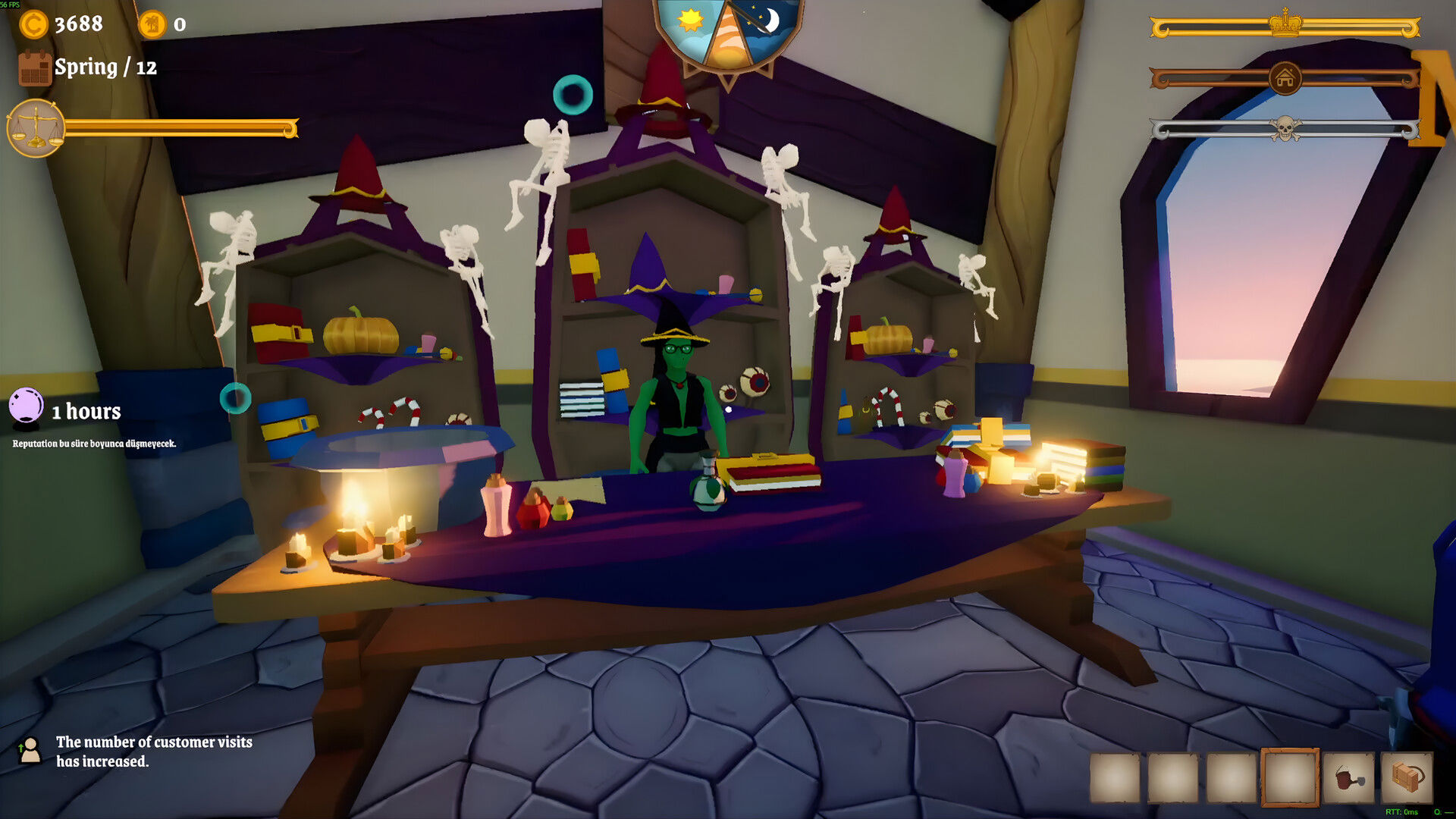The image size is (1456, 819).
Task: Click the crown emblem on the top bar
Action: pos(1285,24)
